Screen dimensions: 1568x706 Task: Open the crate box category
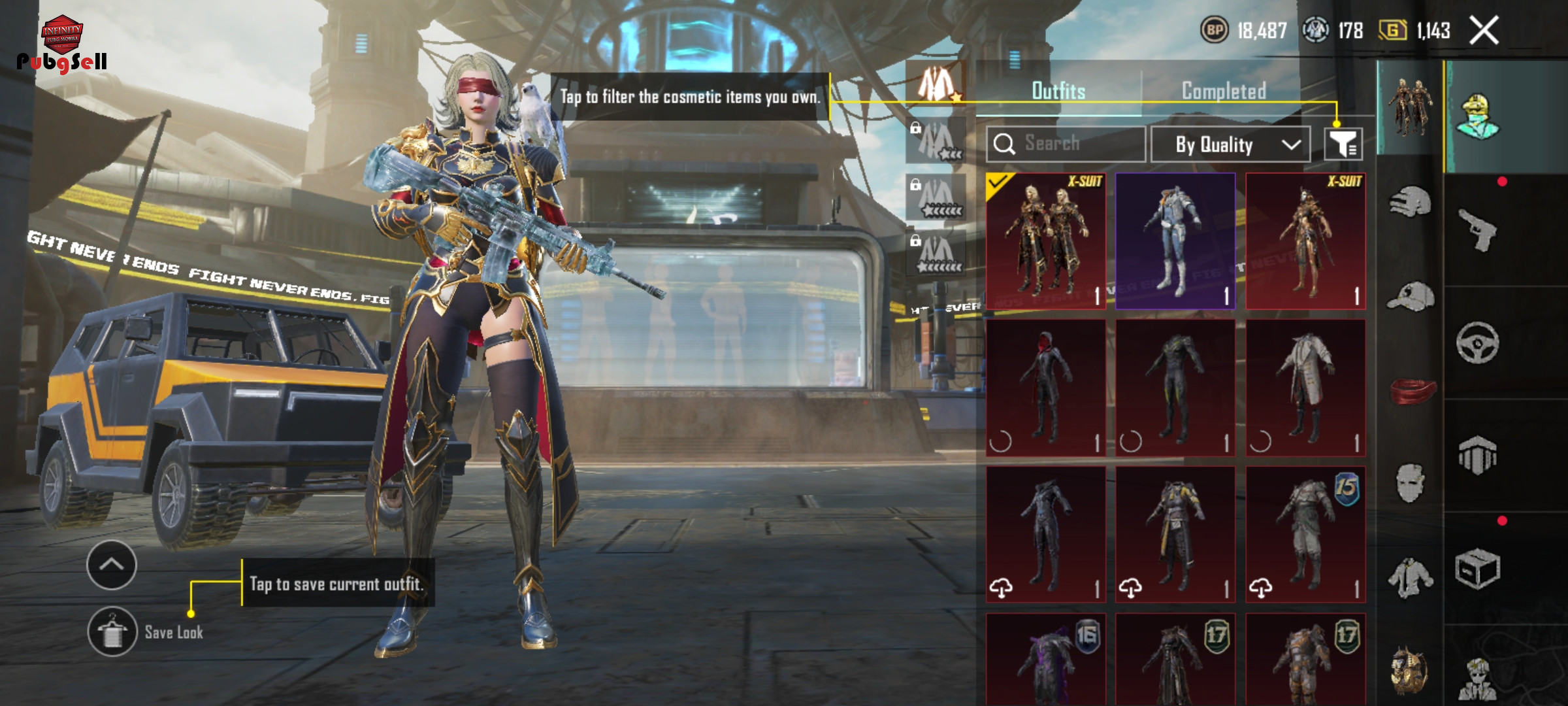[1478, 569]
